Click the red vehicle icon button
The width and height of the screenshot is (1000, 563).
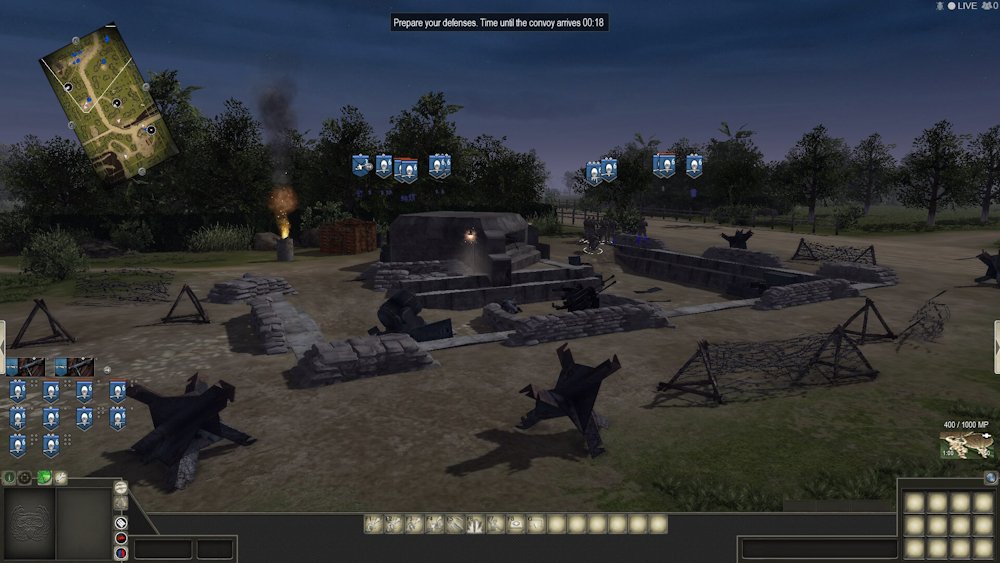[x=121, y=538]
